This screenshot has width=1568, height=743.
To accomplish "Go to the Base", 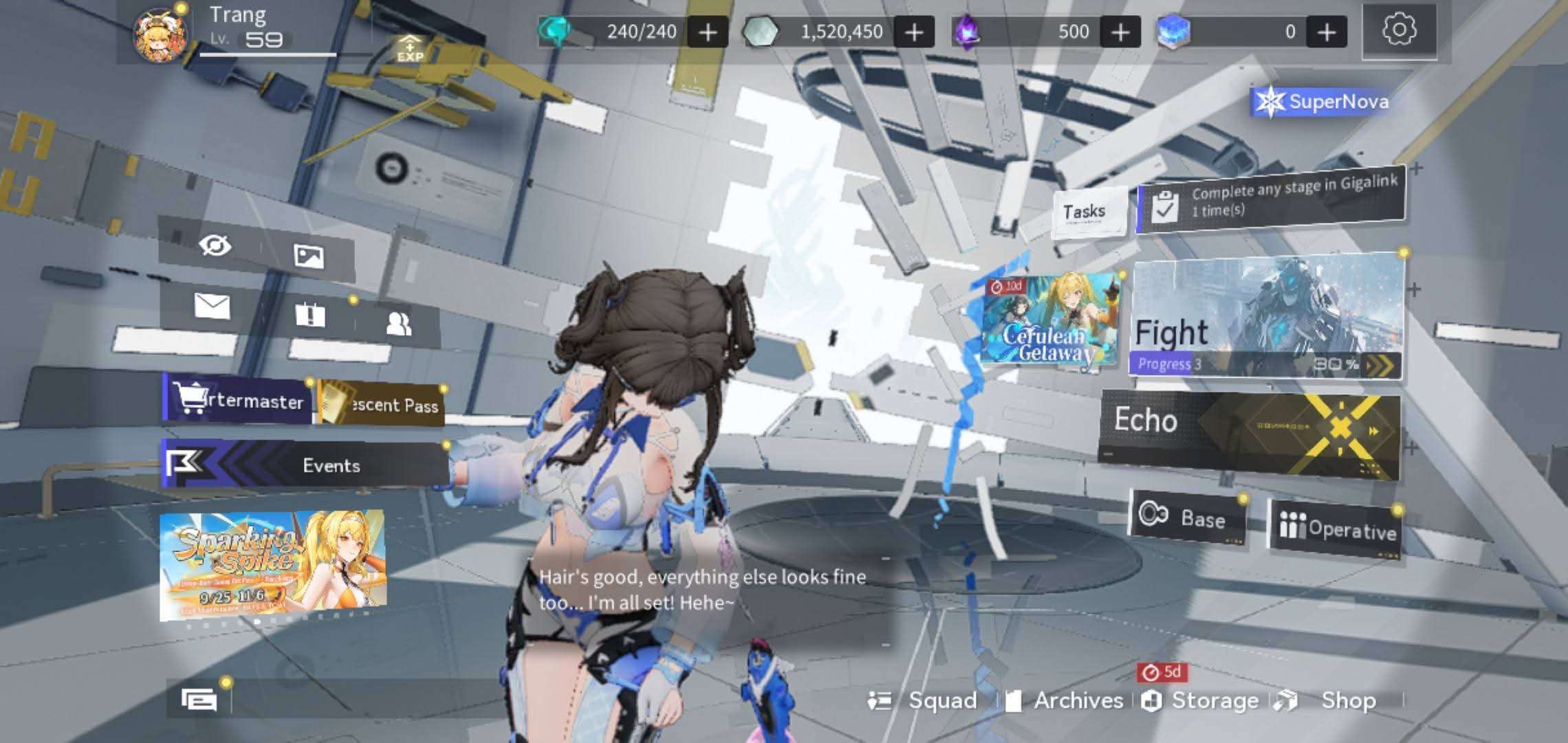I will (1187, 517).
